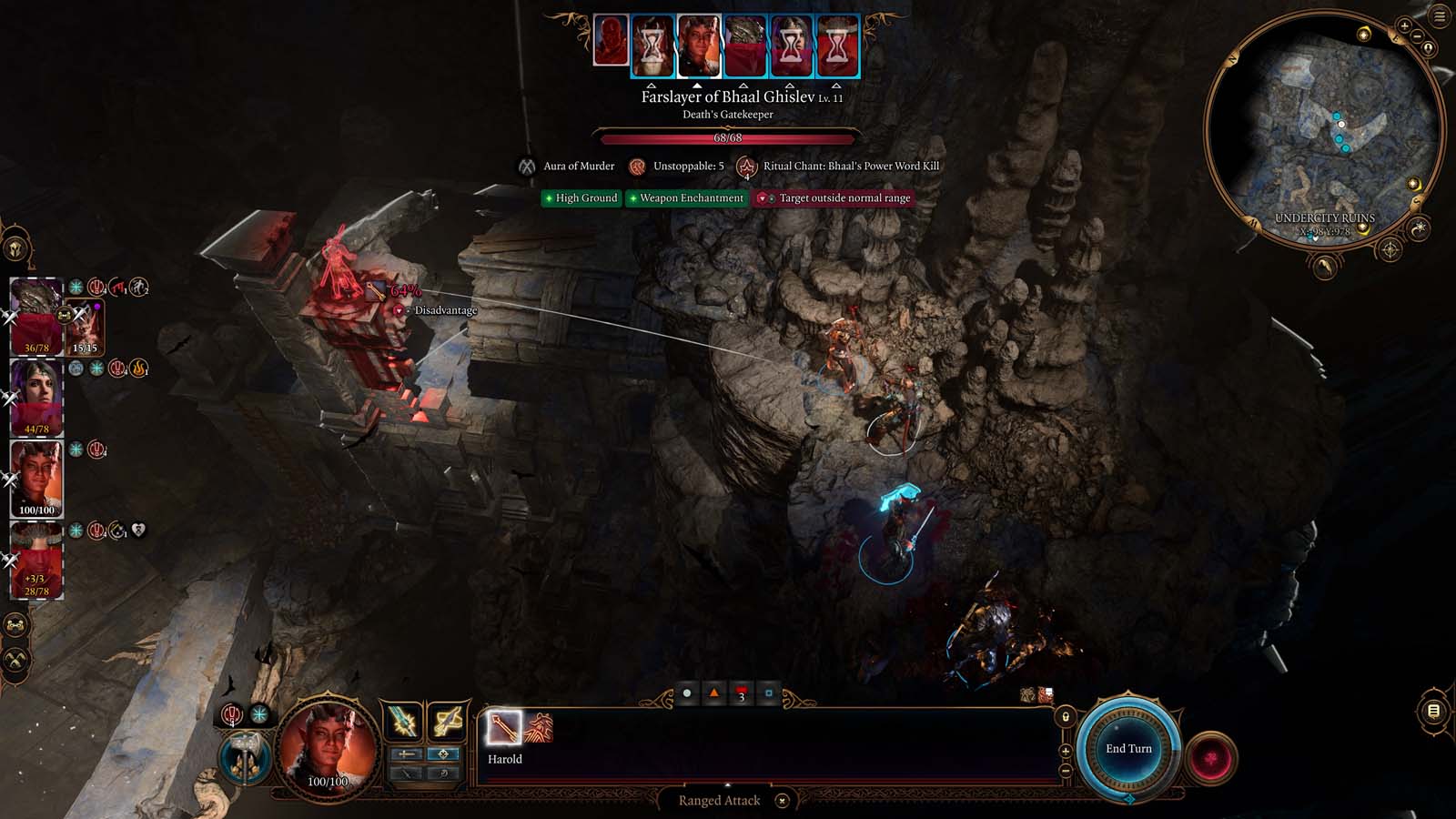Select the party member with 28/78 health
This screenshot has width=1456, height=819.
36,560
